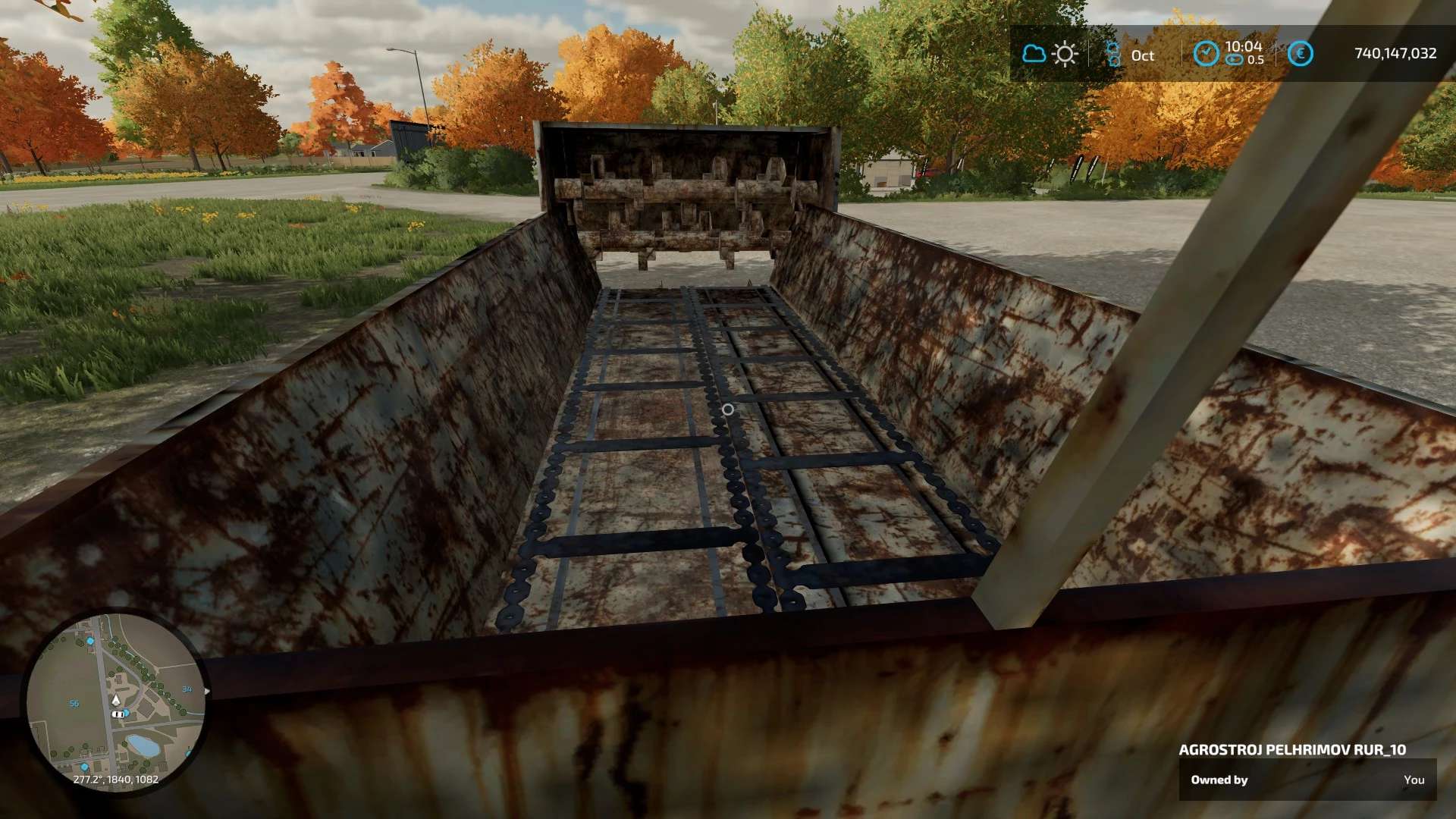Click the clock time icon
The image size is (1456, 819).
(x=1206, y=53)
